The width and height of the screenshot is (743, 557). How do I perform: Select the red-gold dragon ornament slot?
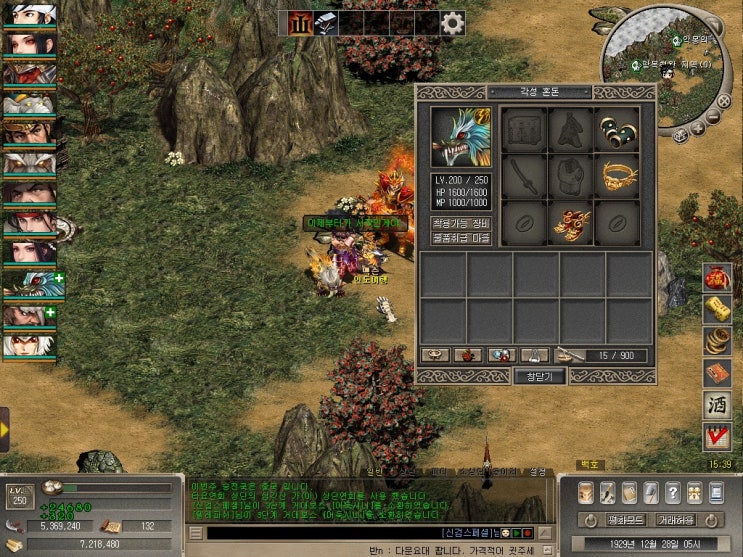(x=570, y=223)
